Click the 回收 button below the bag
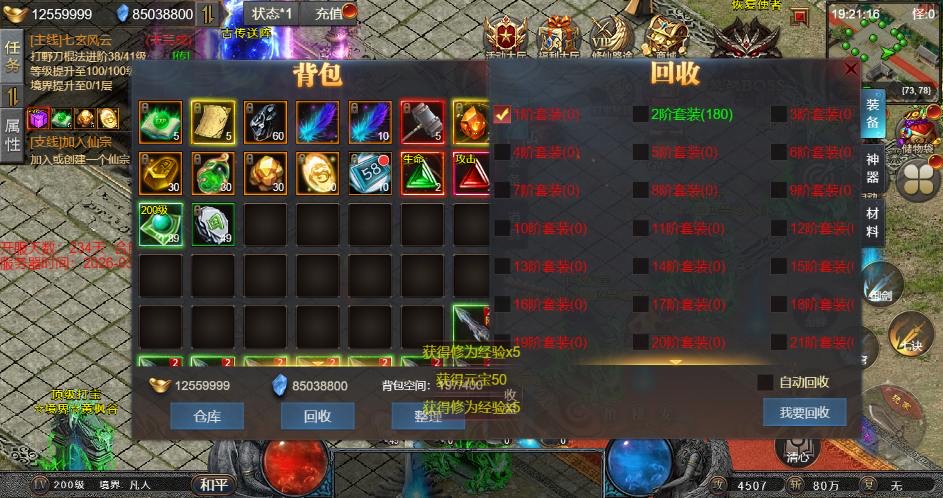The image size is (943, 498). [317, 416]
